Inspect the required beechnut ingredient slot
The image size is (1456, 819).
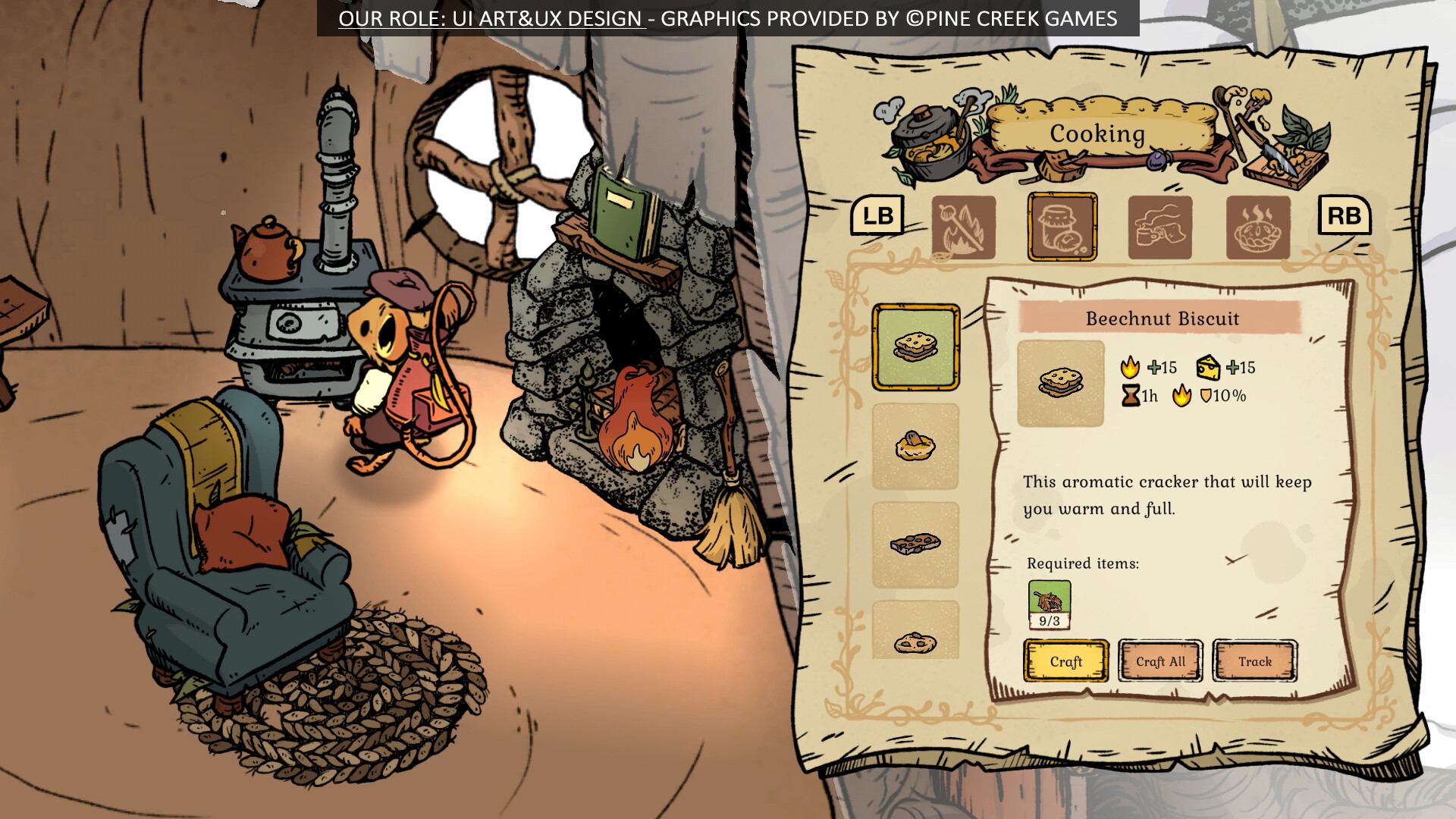point(1050,605)
